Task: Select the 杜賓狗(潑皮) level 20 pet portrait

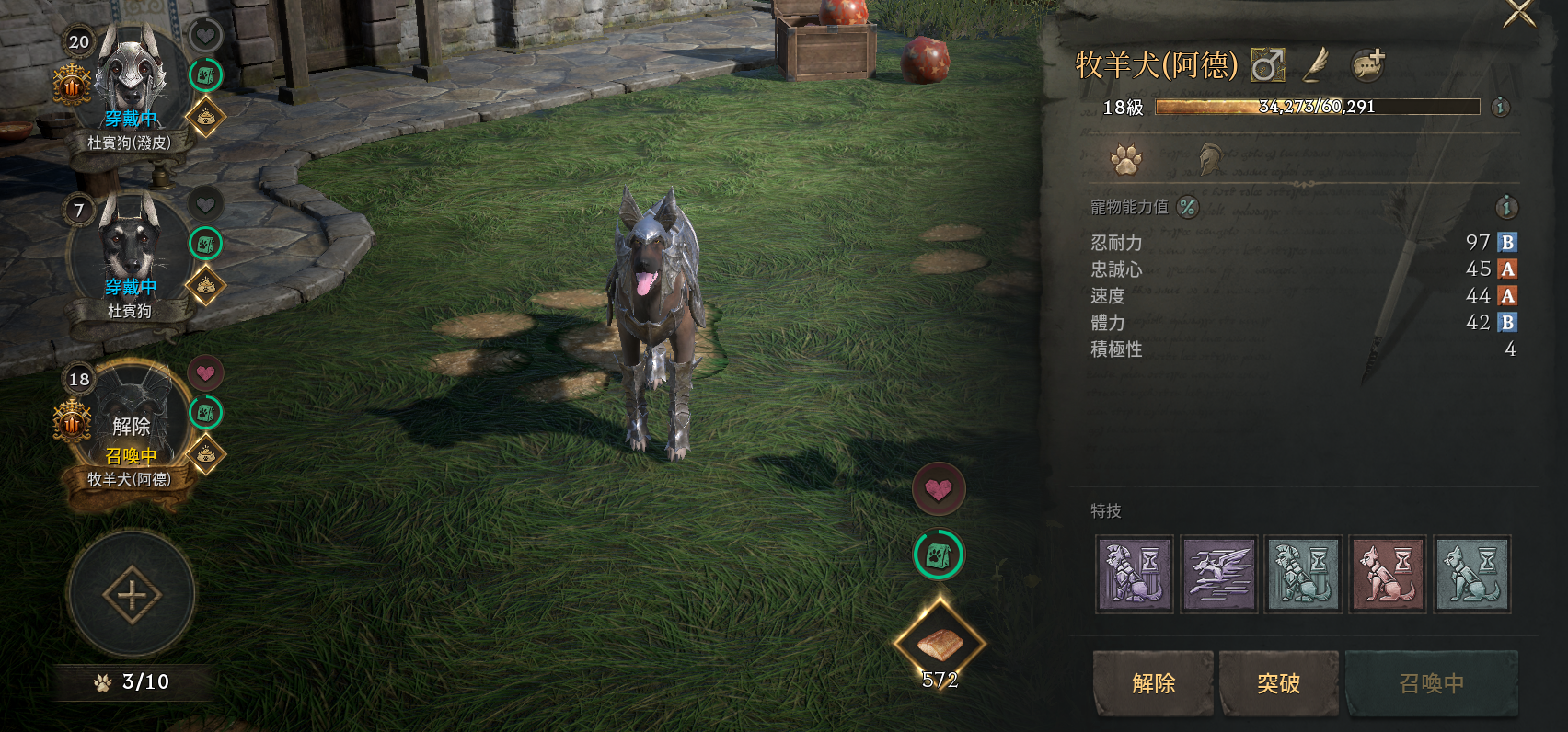Action: point(131,78)
